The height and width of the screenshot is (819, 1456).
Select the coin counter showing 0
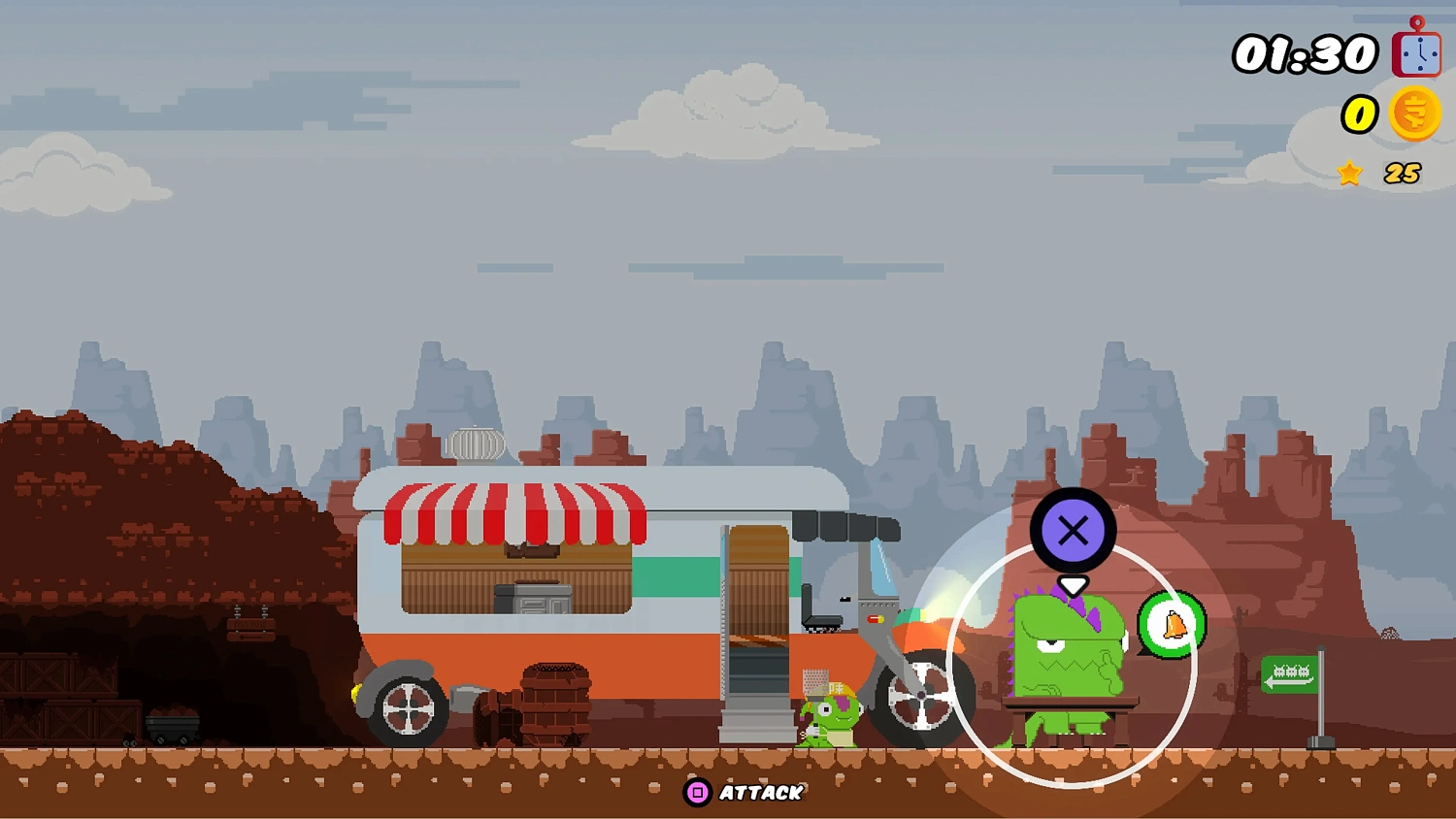pos(1359,114)
